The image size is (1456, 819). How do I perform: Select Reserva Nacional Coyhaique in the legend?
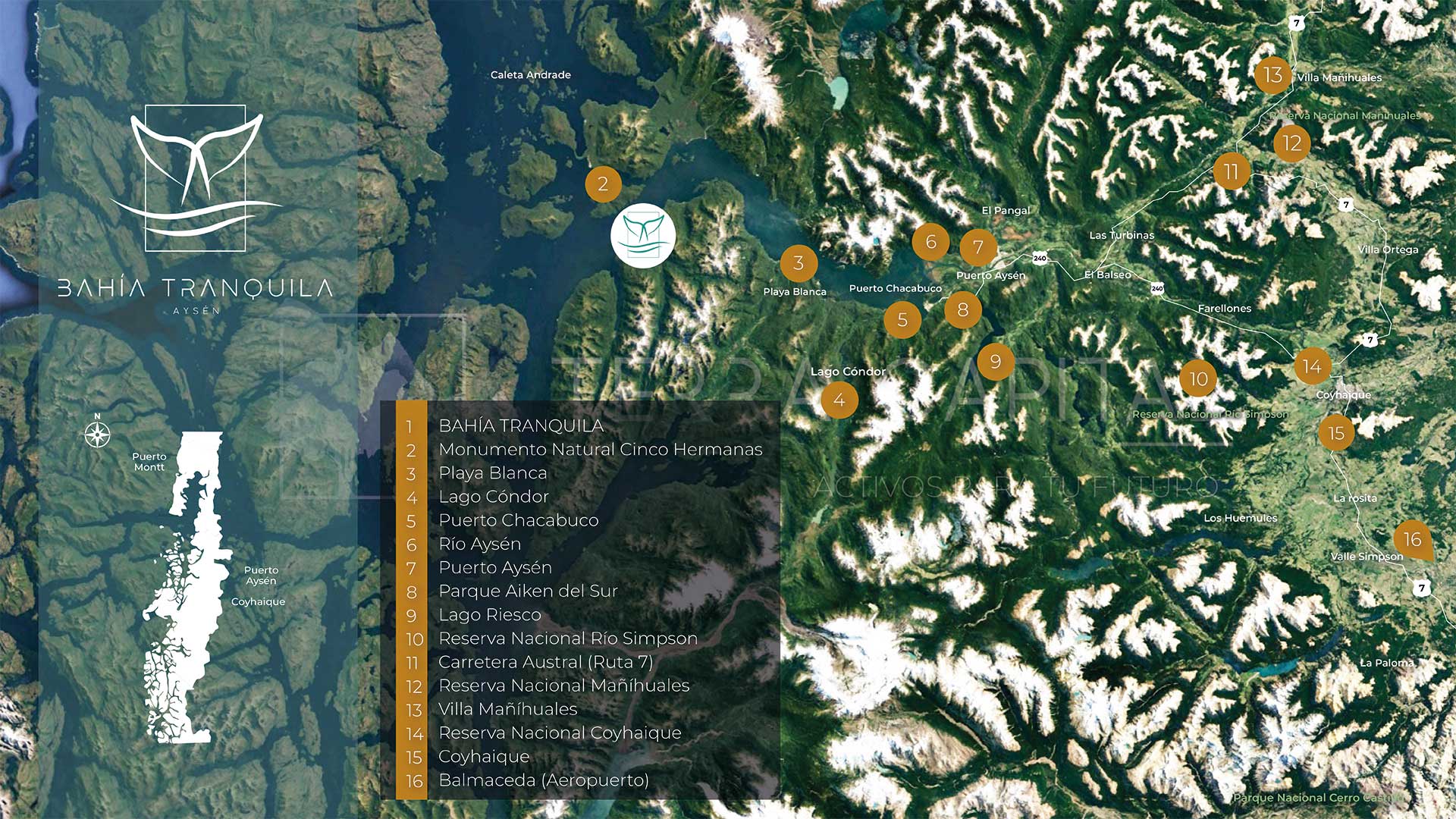(560, 733)
